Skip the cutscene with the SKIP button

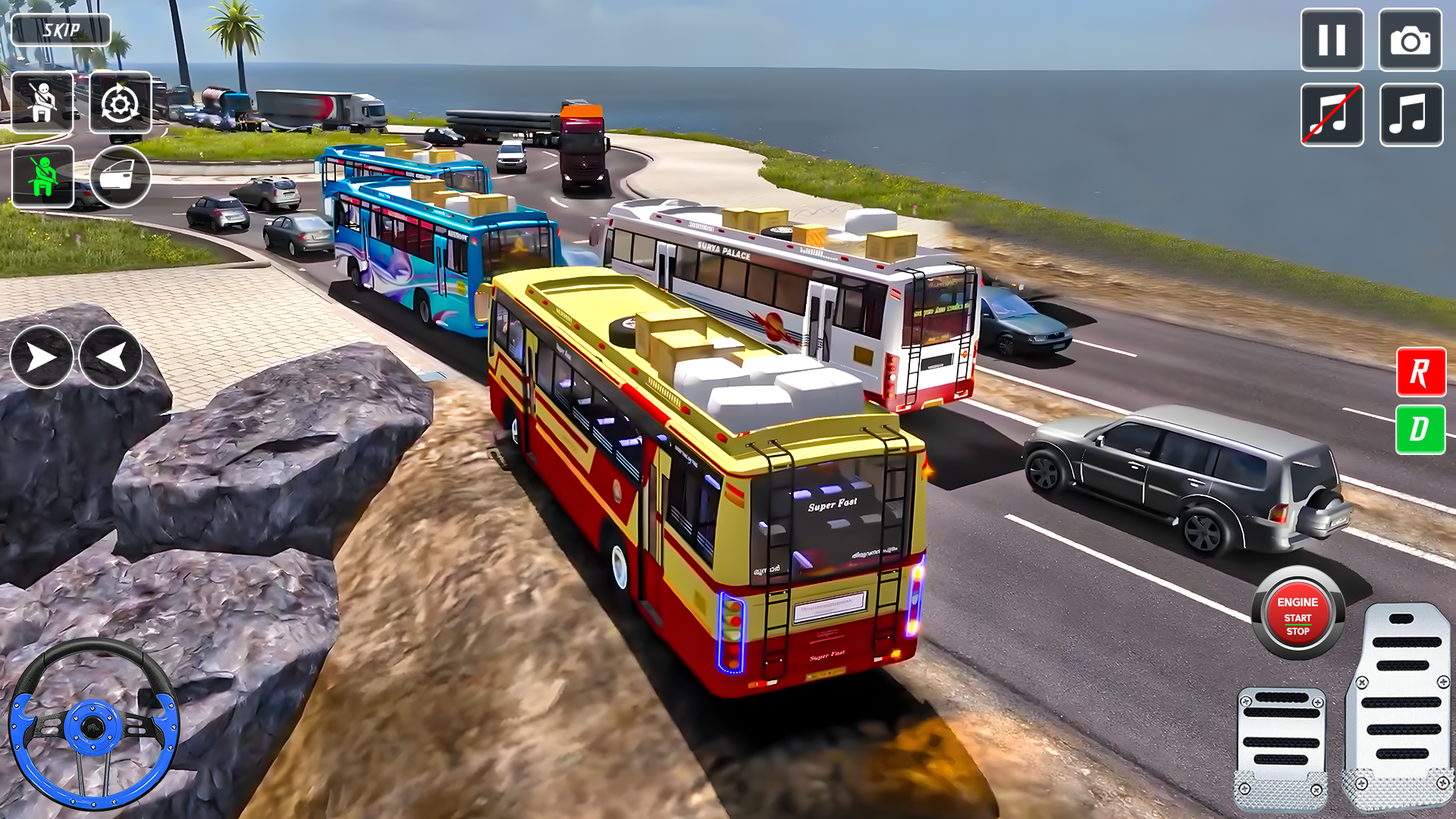point(61,30)
